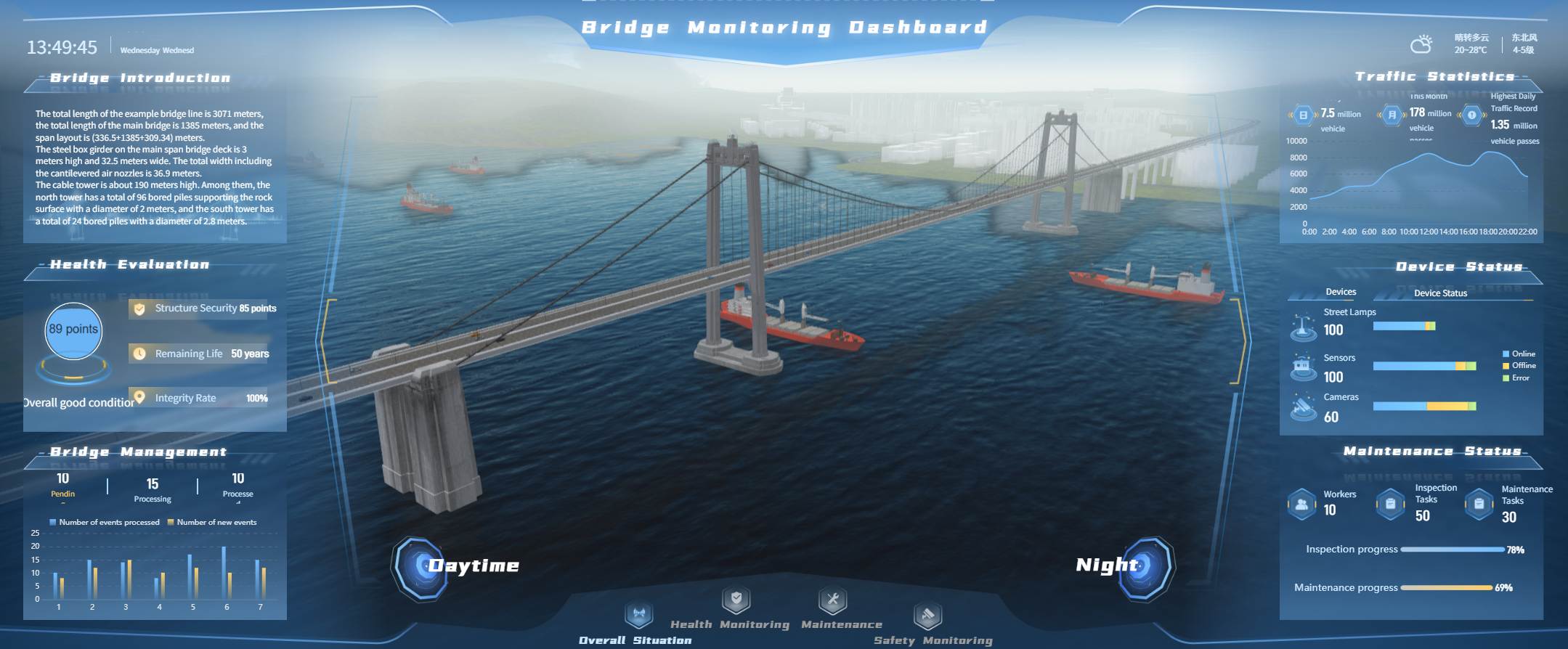Viewport: 1568px width, 649px height.
Task: Switch to the Device Status tab
Action: point(1442,293)
